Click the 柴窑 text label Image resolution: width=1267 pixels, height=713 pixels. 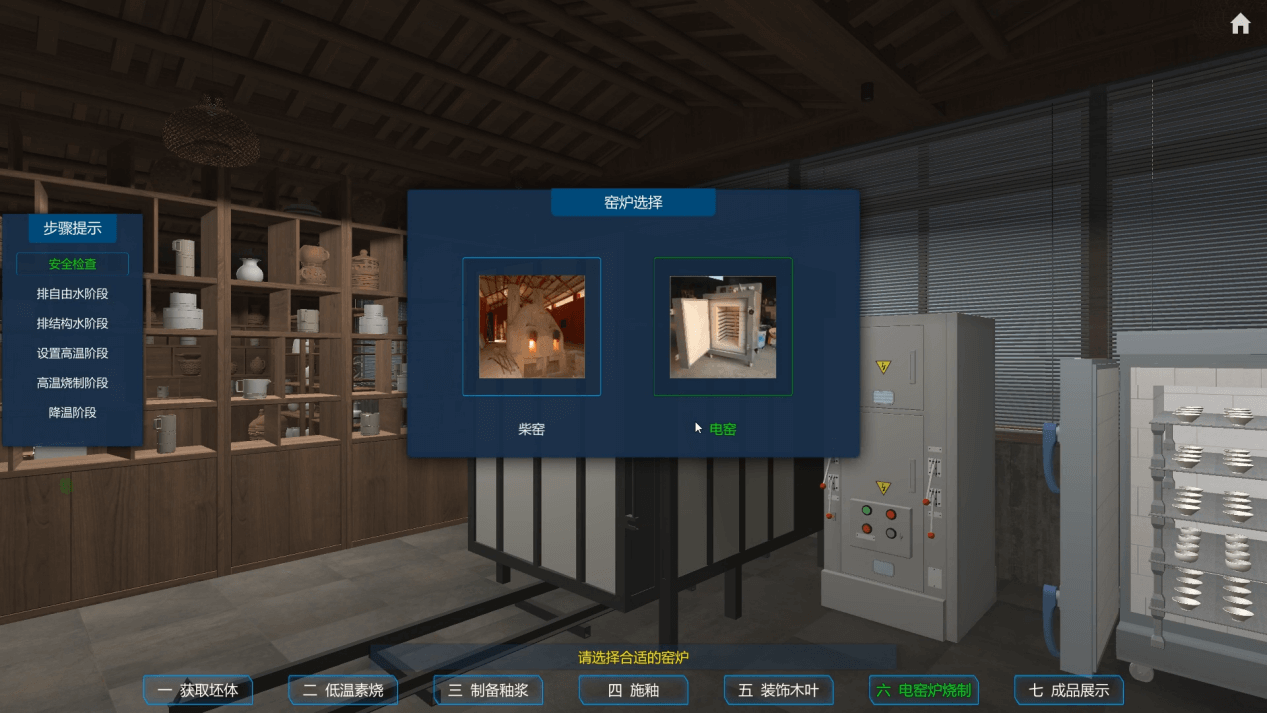pyautogui.click(x=531, y=429)
